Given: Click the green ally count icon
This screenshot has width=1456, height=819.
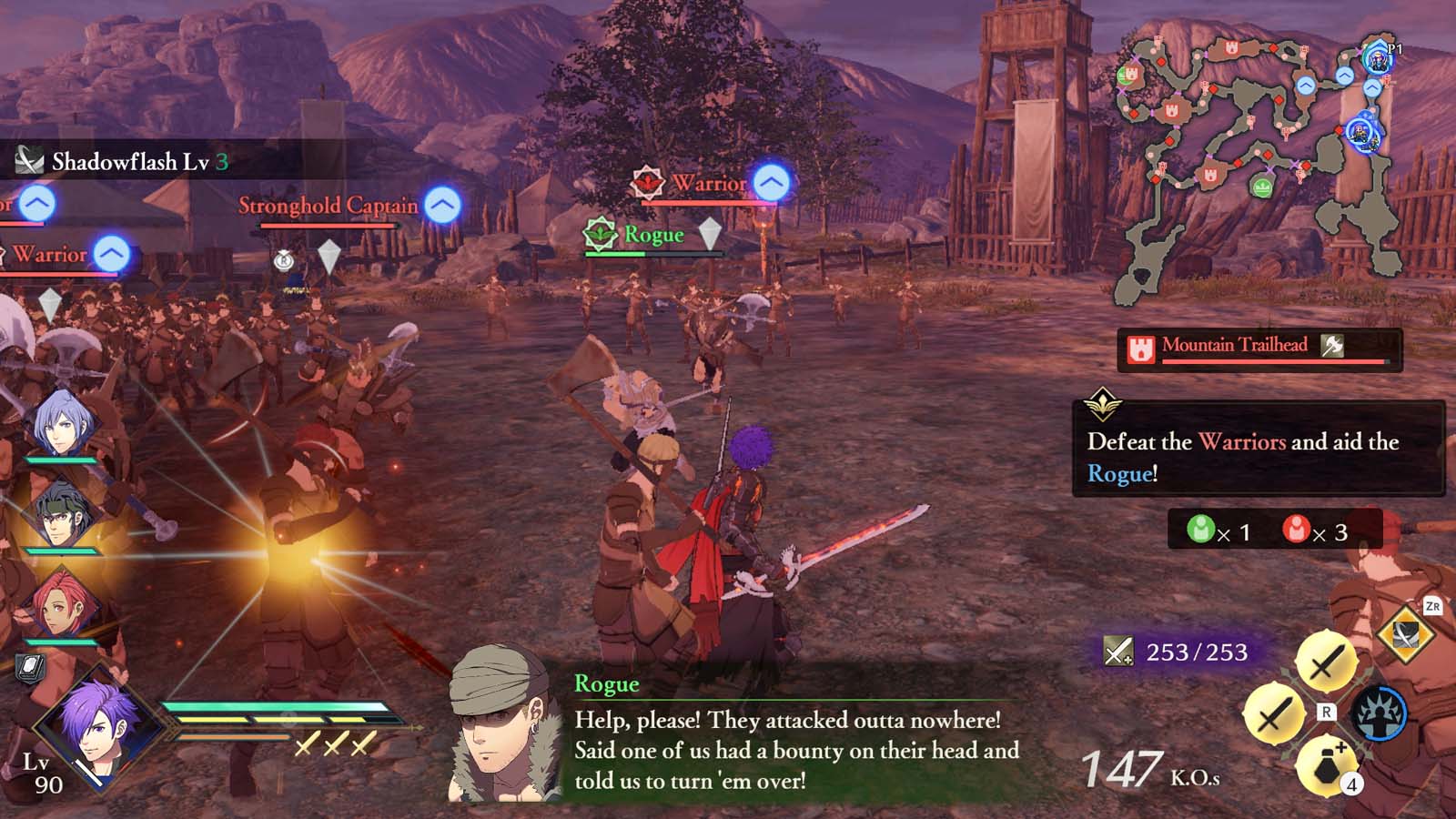Looking at the screenshot, I should [1201, 529].
